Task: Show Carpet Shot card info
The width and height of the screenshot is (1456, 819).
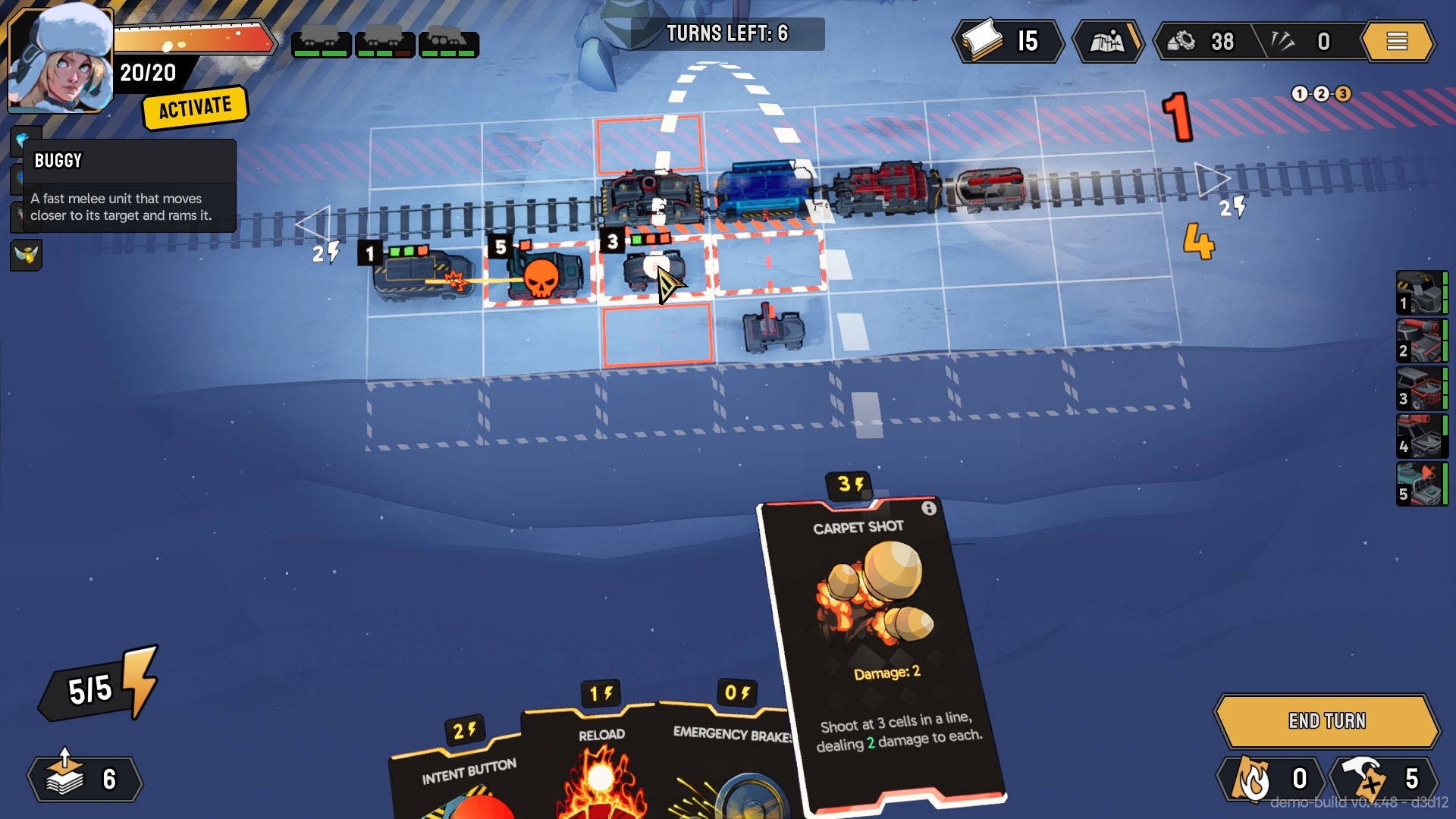Action: pos(929,508)
